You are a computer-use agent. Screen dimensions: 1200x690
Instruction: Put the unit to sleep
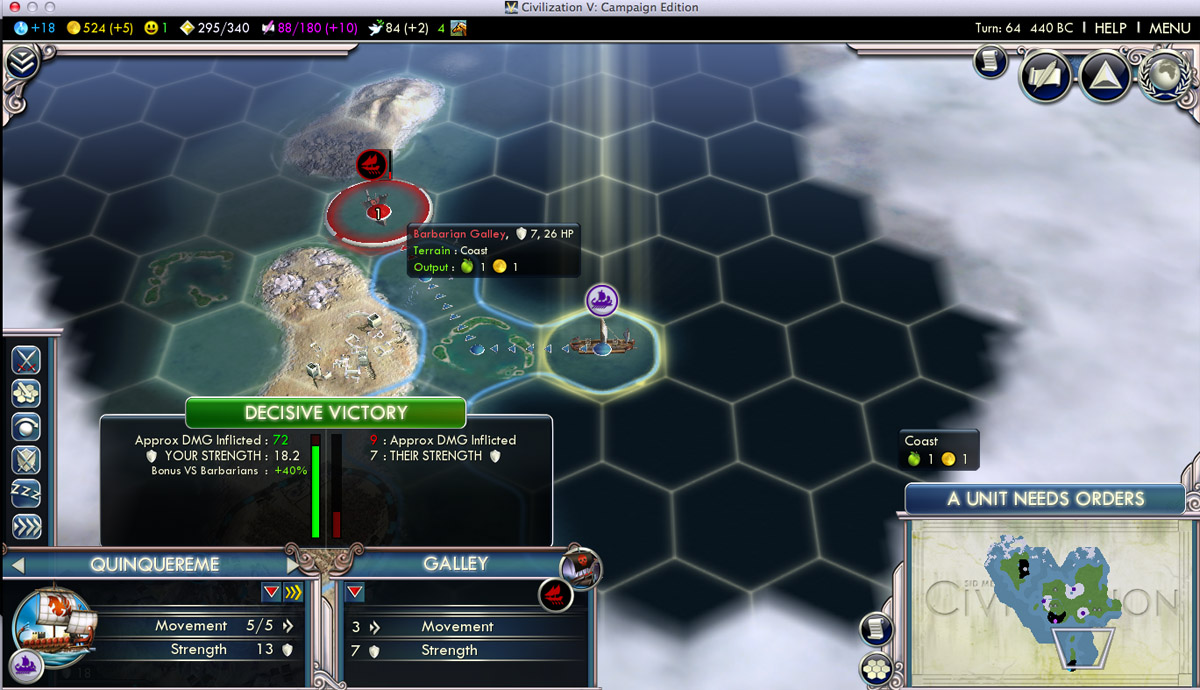[x=26, y=493]
